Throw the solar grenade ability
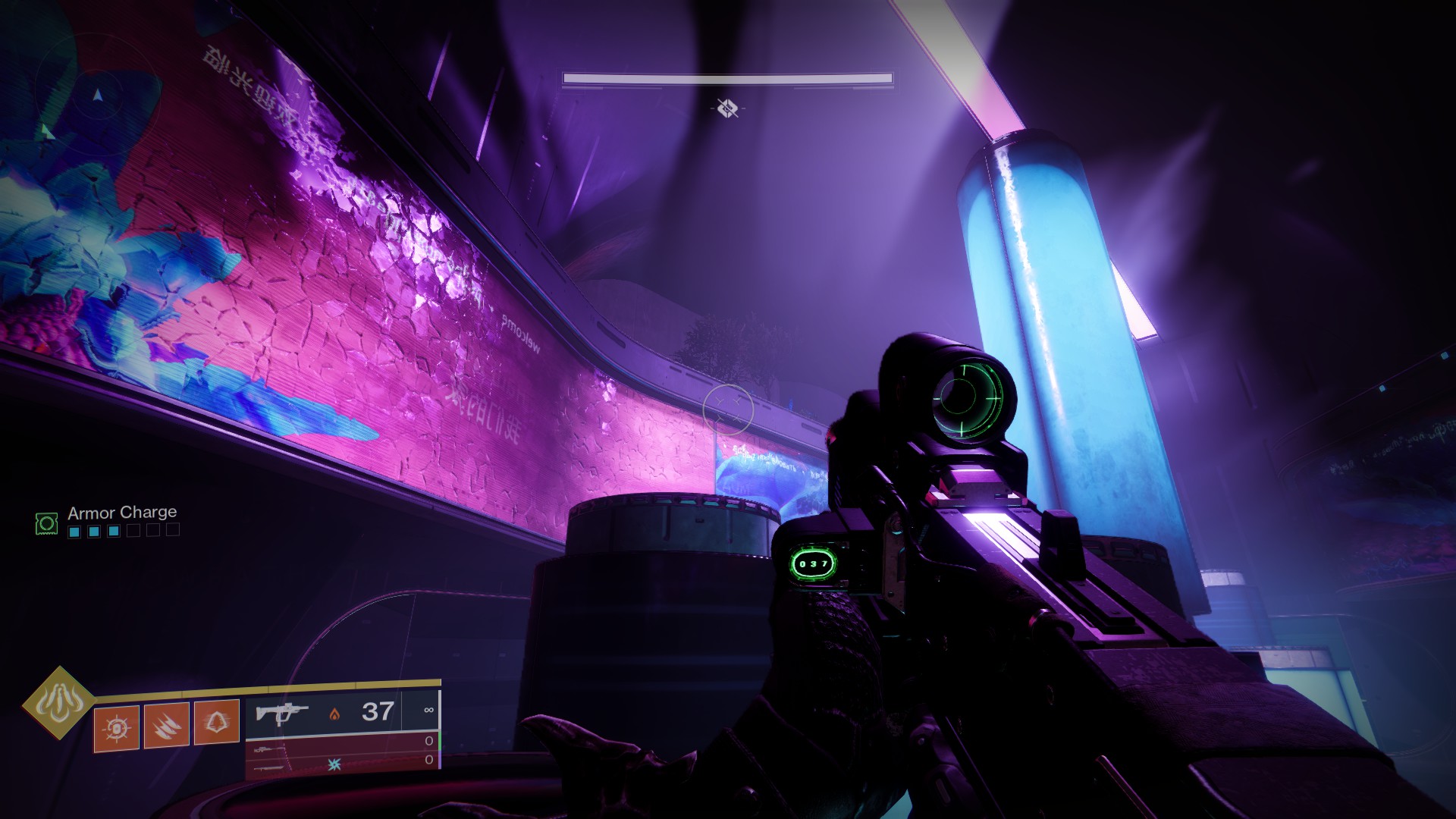 [117, 727]
